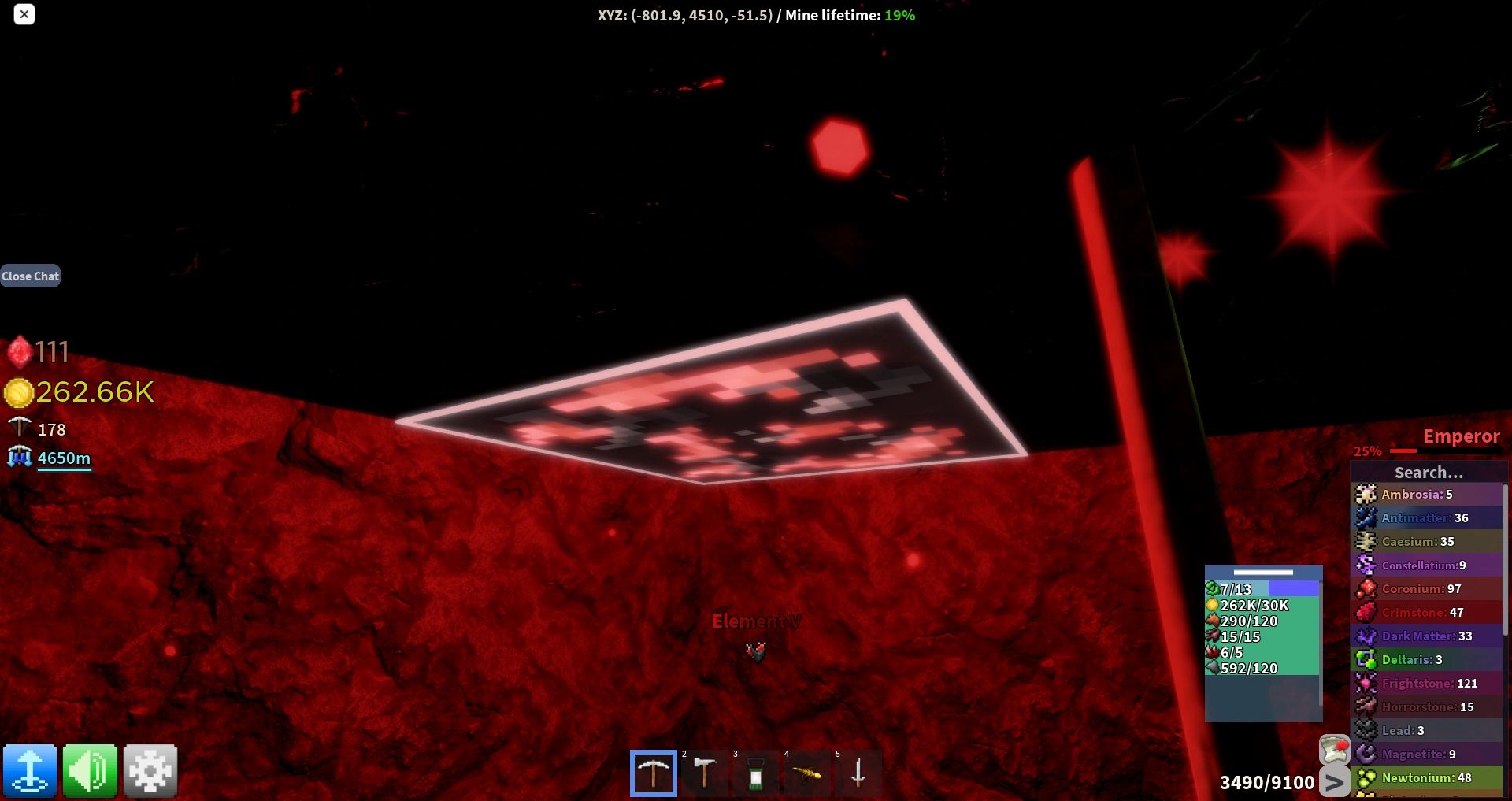Image resolution: width=1512 pixels, height=801 pixels.
Task: Equip the axe in hotbar slot 2
Action: (x=705, y=773)
